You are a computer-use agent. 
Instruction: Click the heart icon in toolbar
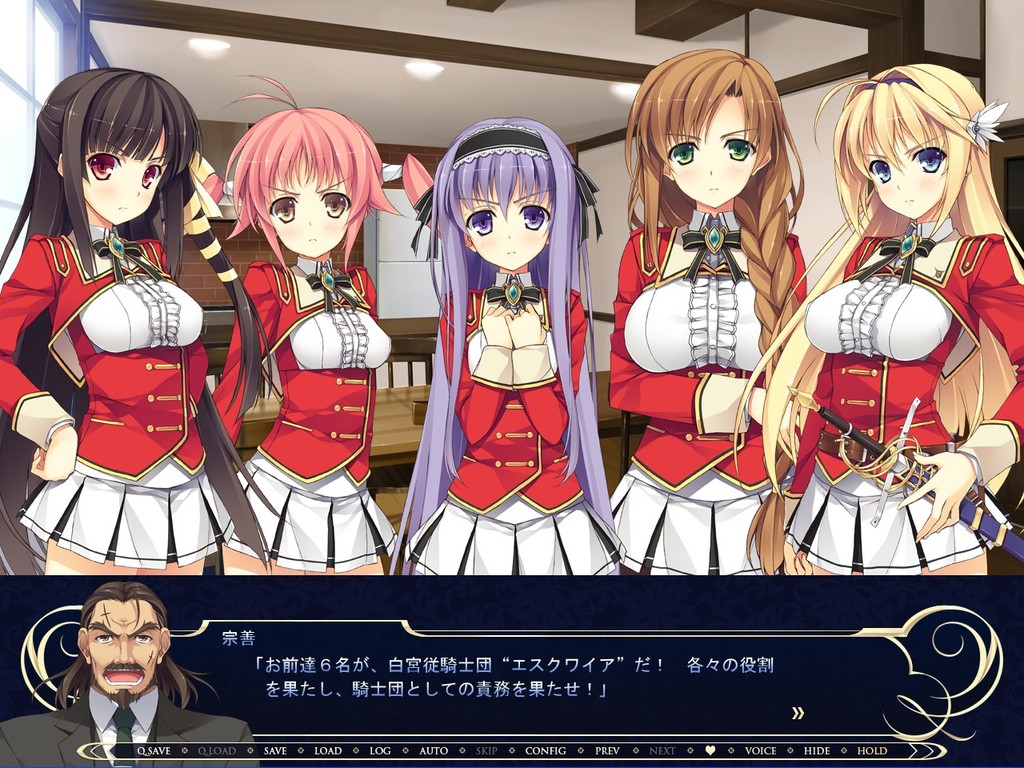tap(711, 750)
